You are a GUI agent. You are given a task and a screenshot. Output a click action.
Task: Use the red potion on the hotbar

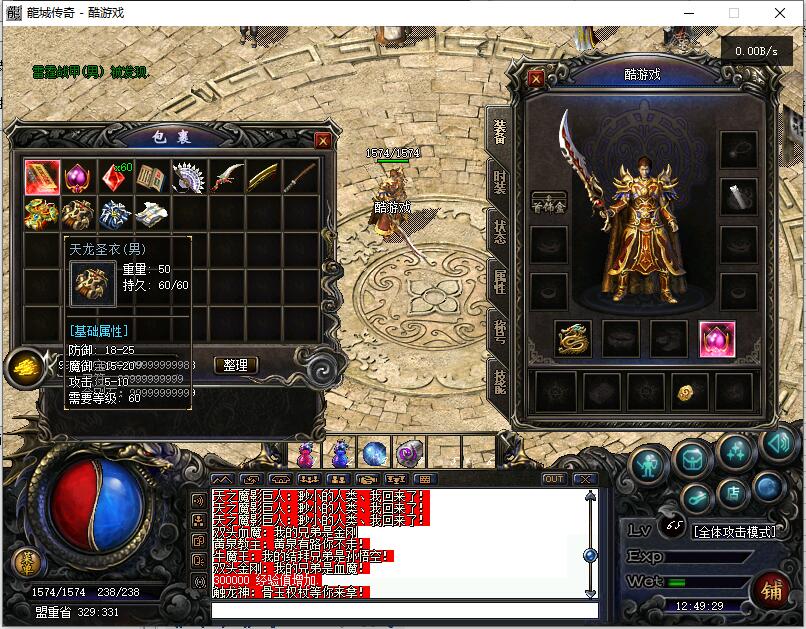pyautogui.click(x=306, y=455)
